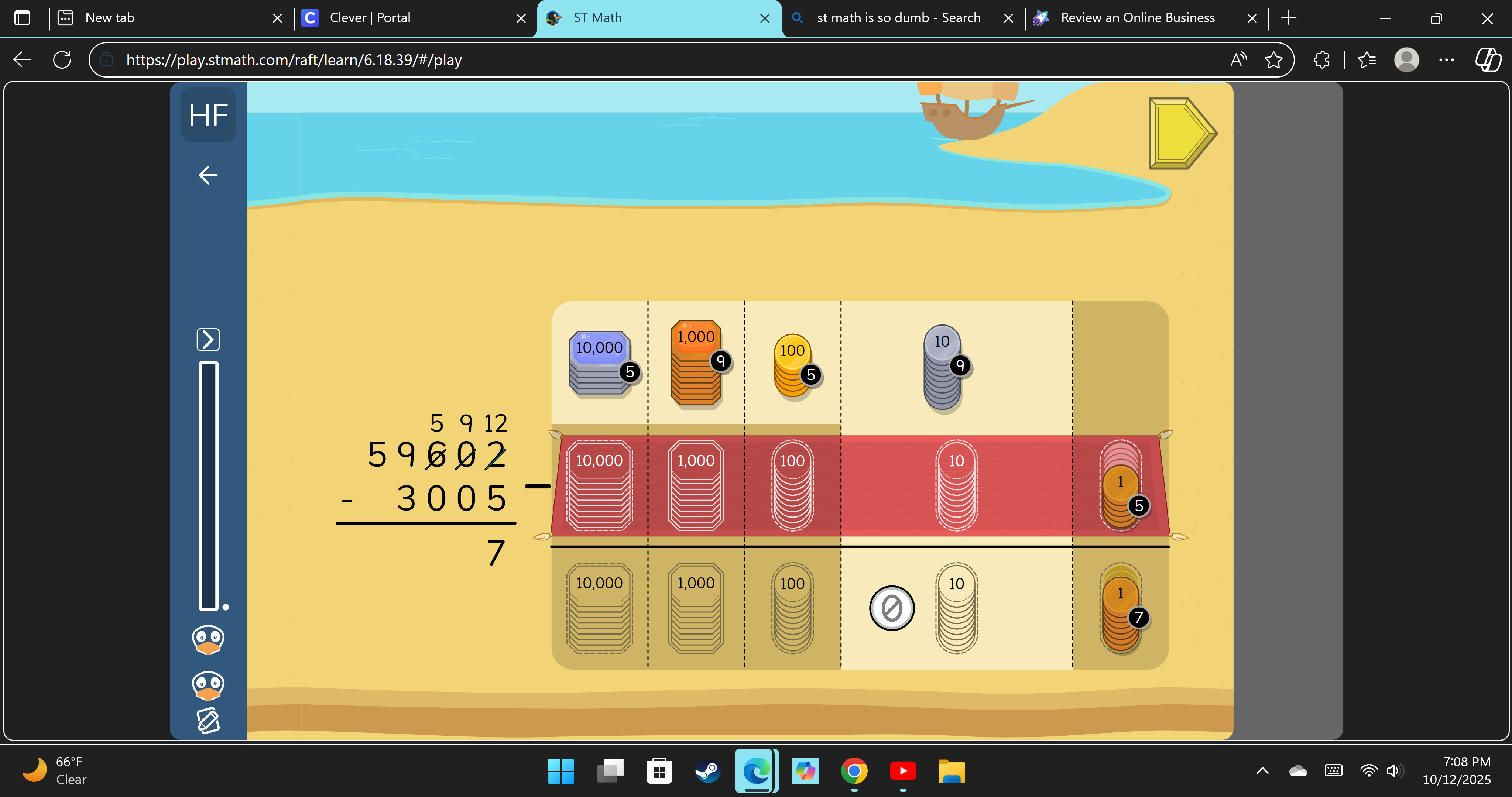Open the HF profile button
The height and width of the screenshot is (797, 1512).
click(208, 115)
